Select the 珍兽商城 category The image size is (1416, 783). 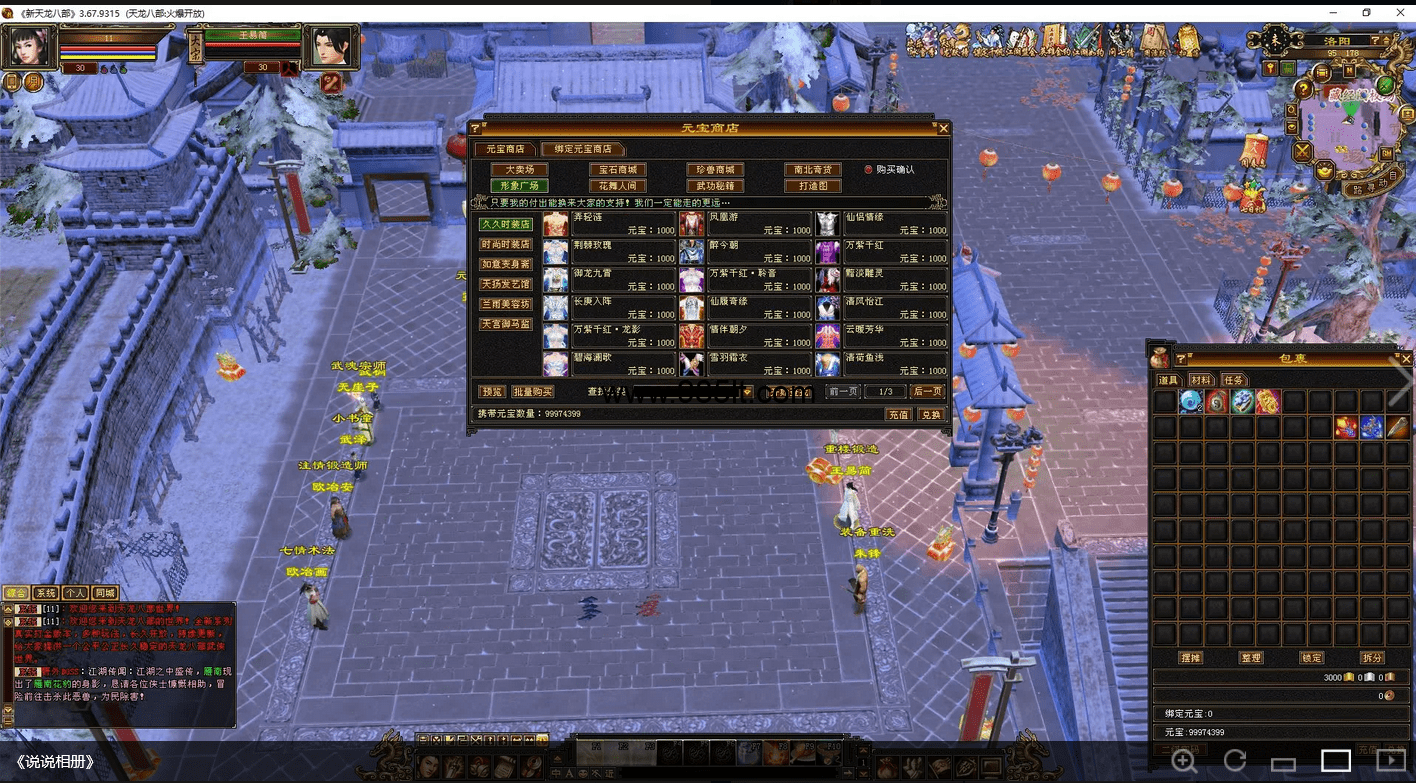(715, 170)
